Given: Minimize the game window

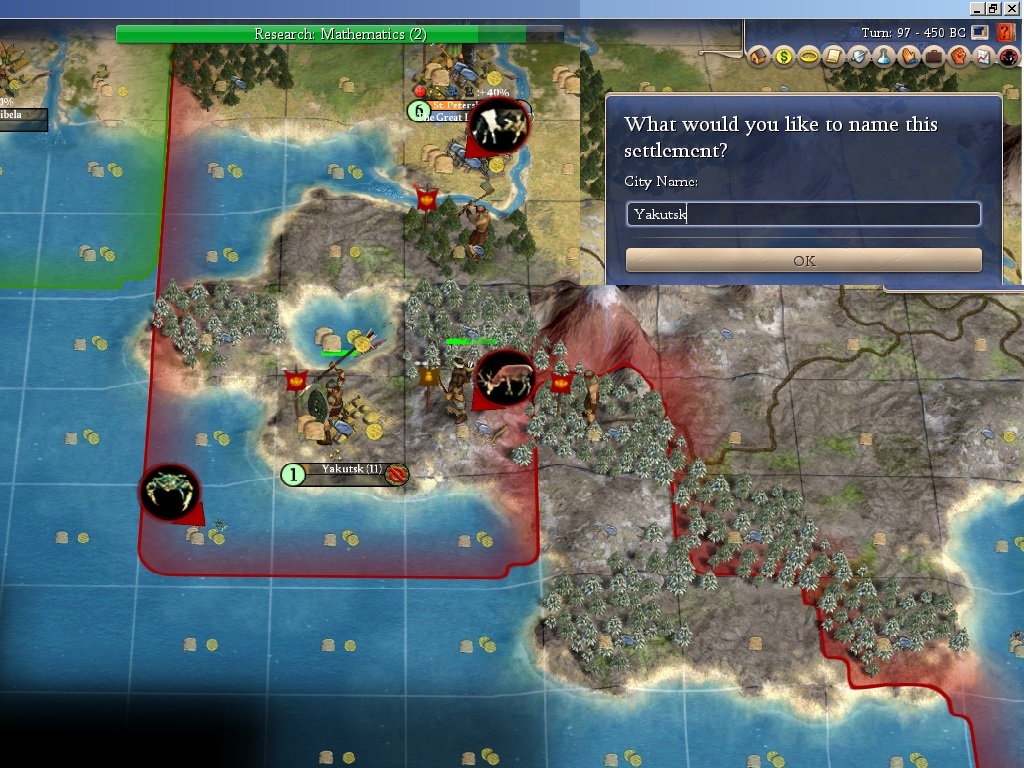Looking at the screenshot, I should pos(974,8).
